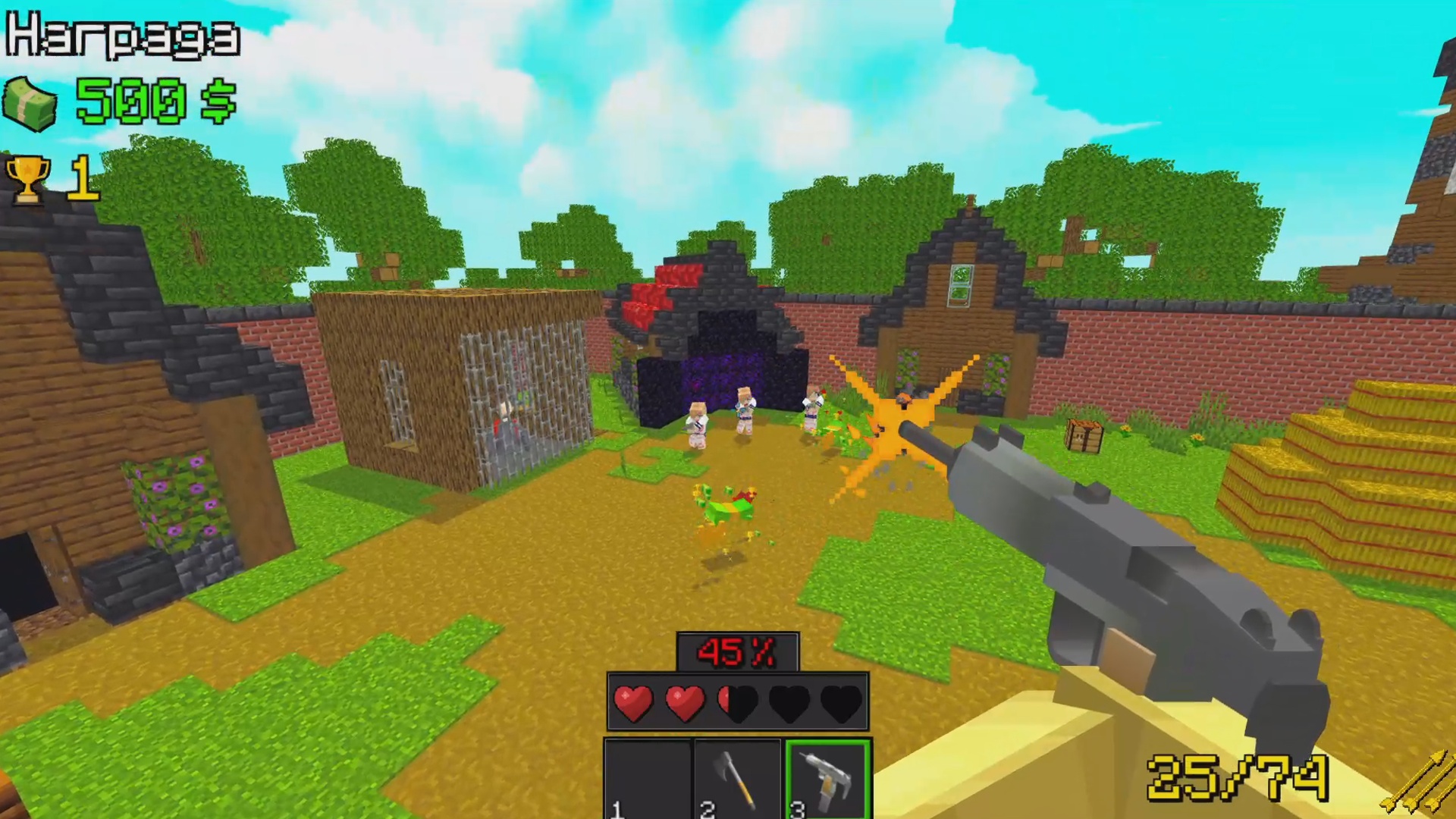The width and height of the screenshot is (1456, 819).
Task: Click the Harpaga title text
Action: tap(121, 36)
